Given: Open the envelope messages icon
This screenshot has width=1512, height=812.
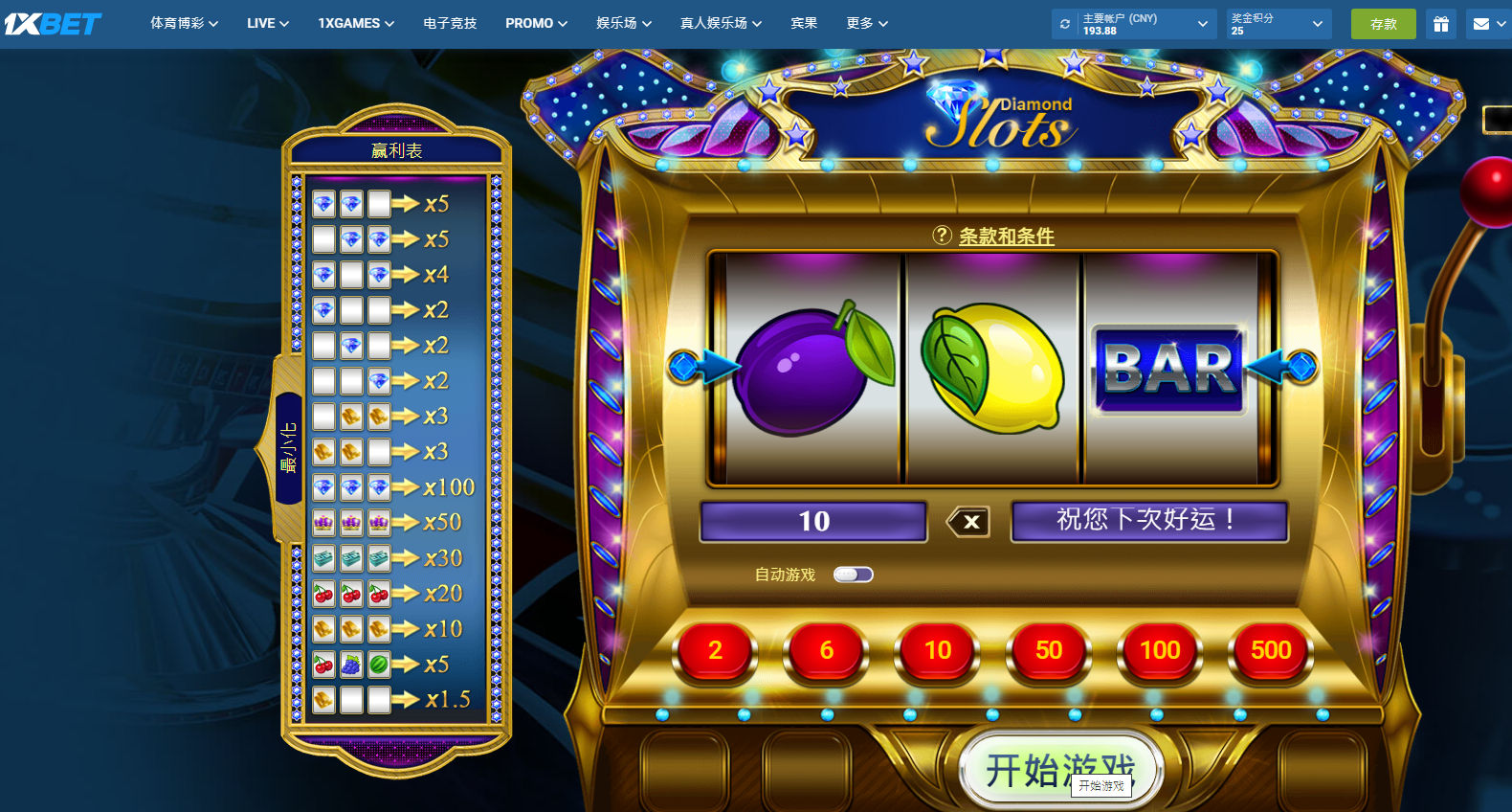Looking at the screenshot, I should (1481, 24).
